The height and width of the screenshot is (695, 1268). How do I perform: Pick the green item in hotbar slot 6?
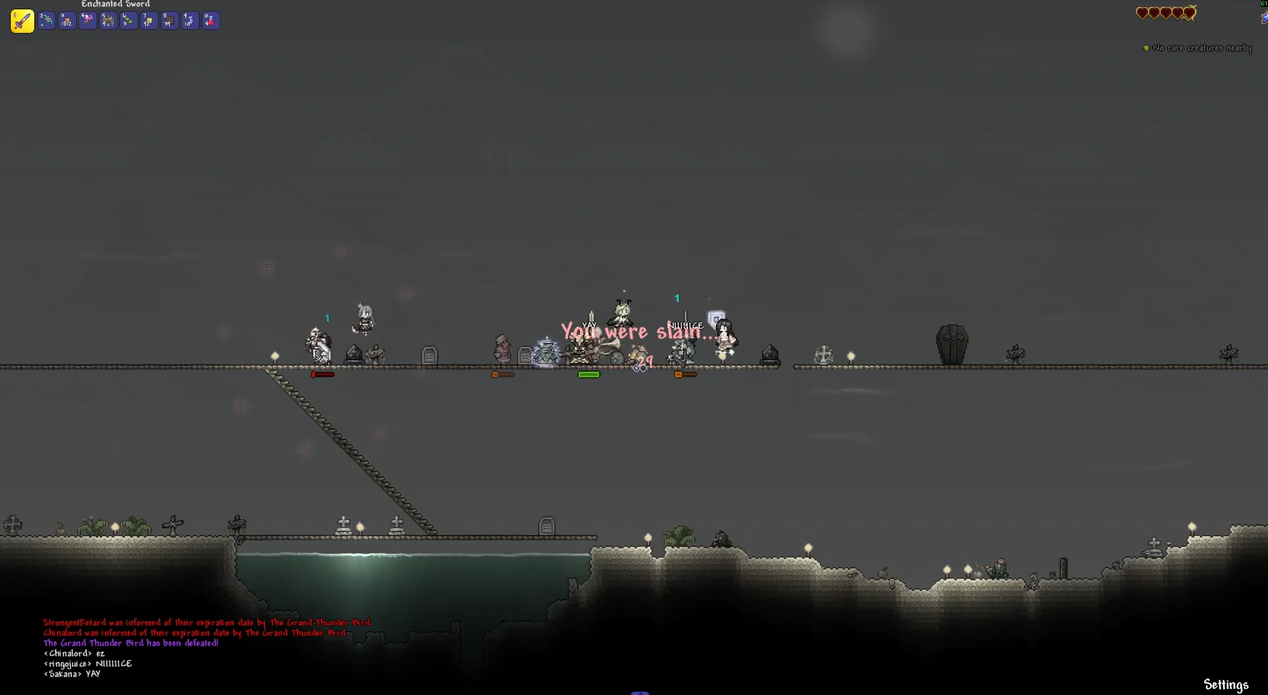tap(128, 21)
